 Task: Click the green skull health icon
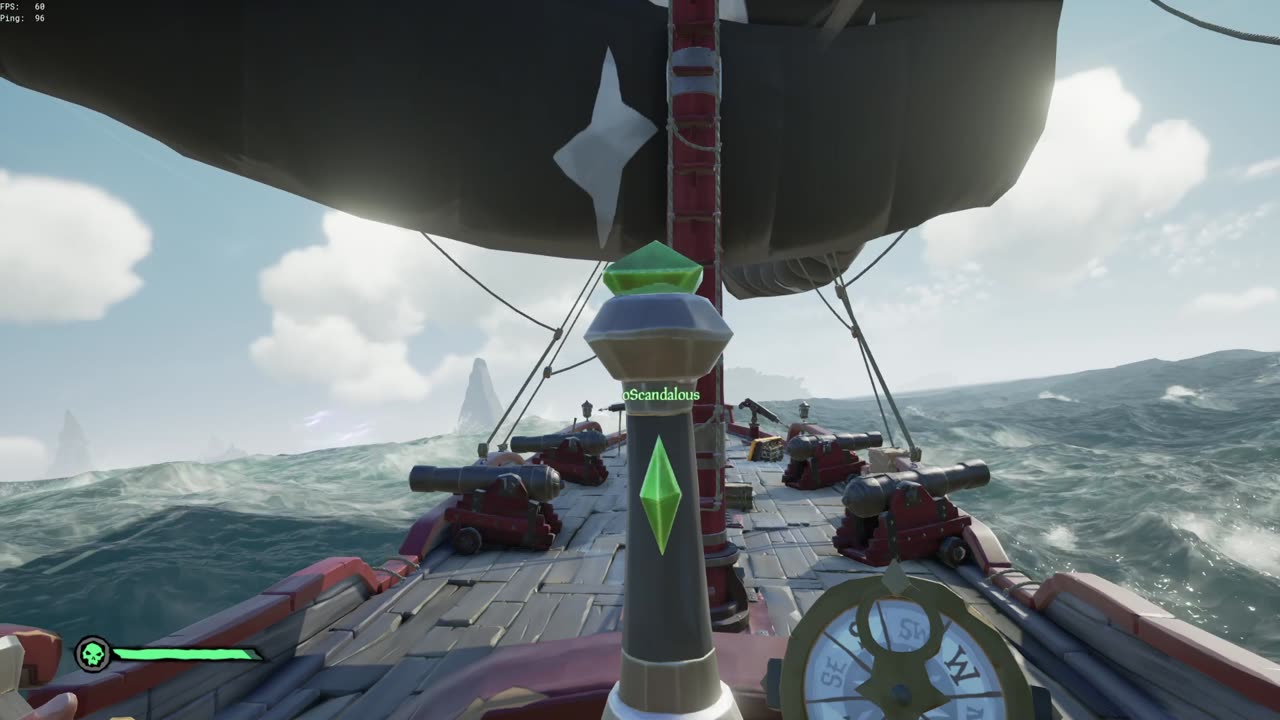93,655
